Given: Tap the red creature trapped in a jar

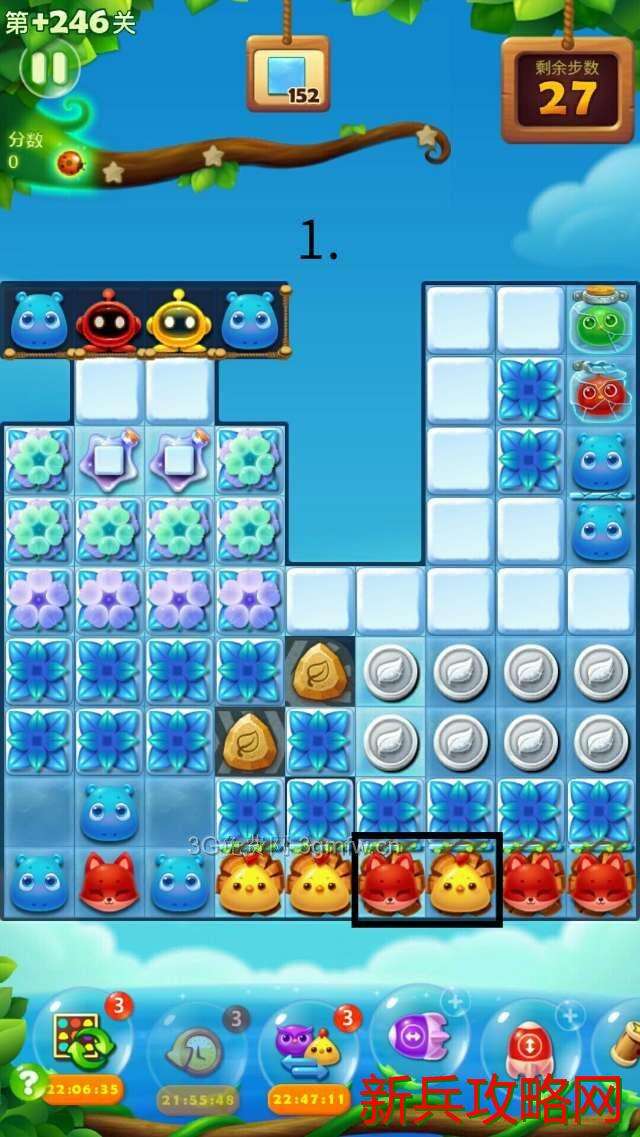Looking at the screenshot, I should coord(601,392).
